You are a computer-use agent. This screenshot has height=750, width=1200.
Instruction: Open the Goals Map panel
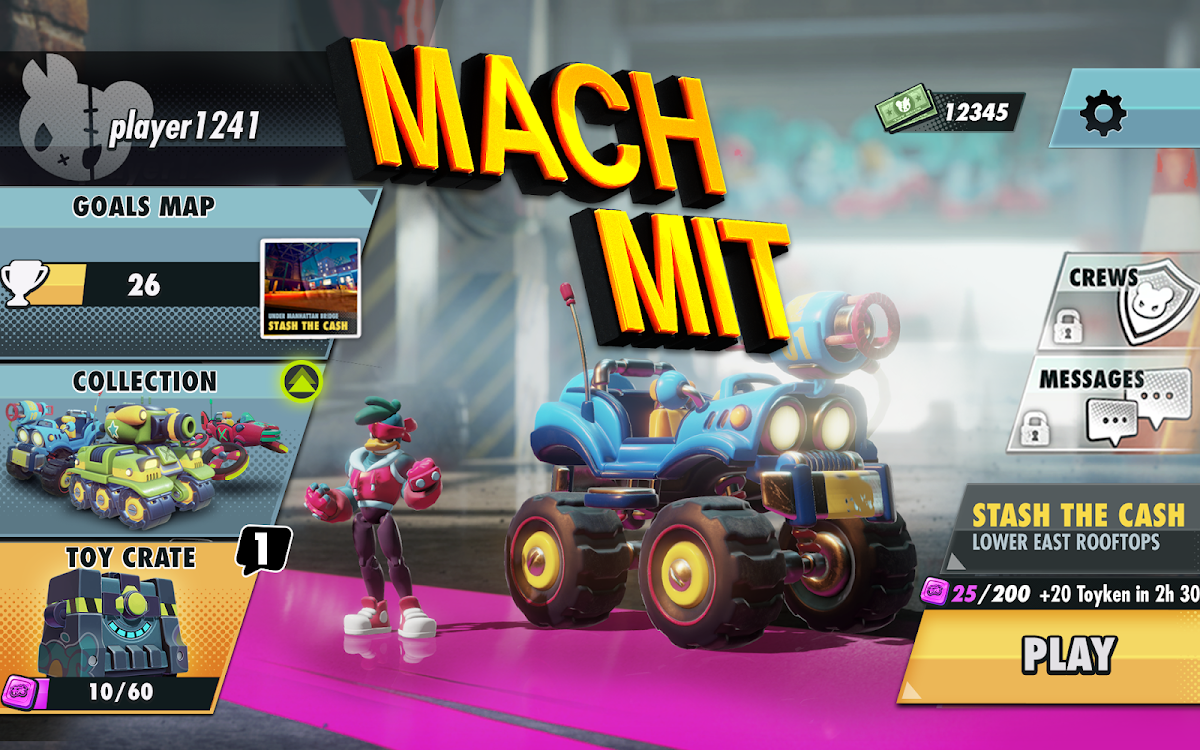(x=144, y=207)
